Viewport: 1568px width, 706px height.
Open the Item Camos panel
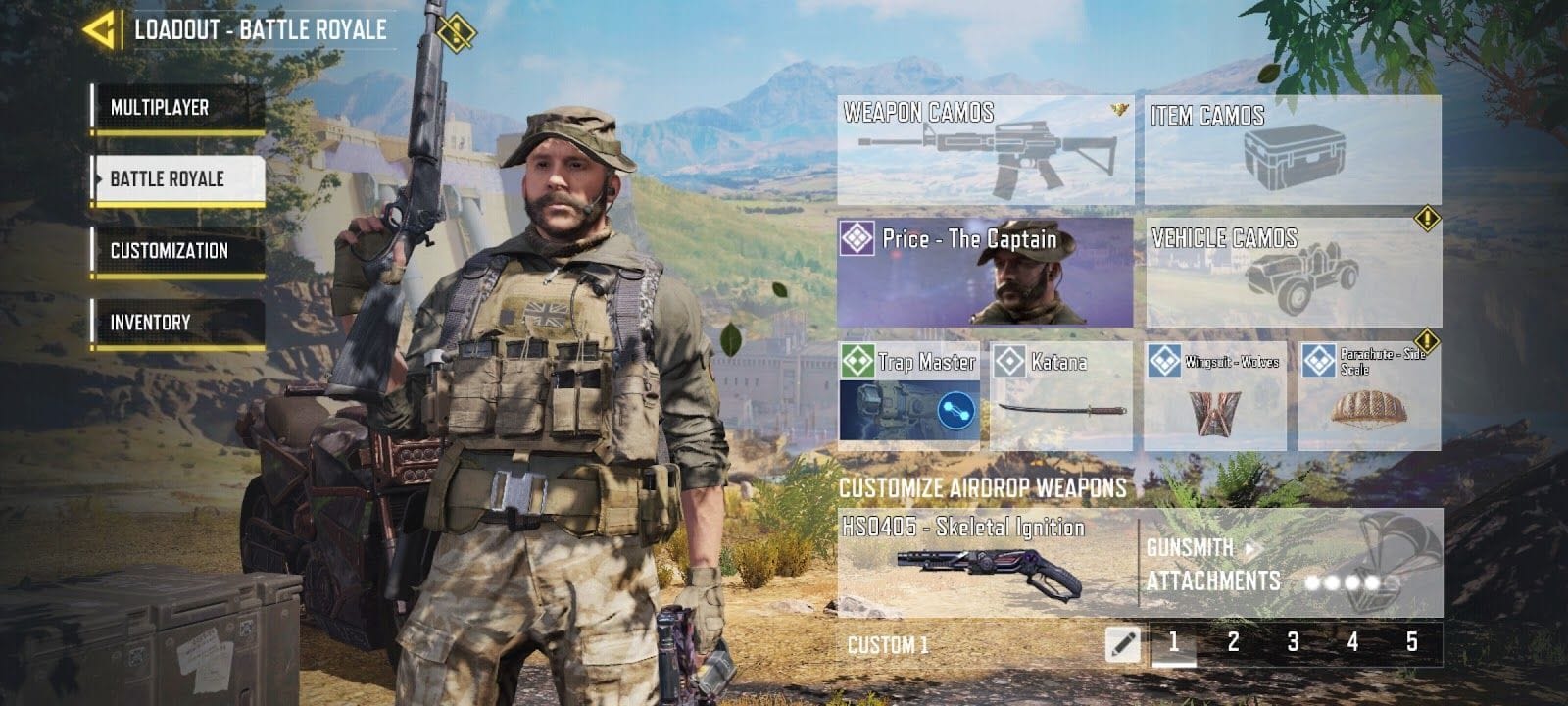coord(1293,150)
